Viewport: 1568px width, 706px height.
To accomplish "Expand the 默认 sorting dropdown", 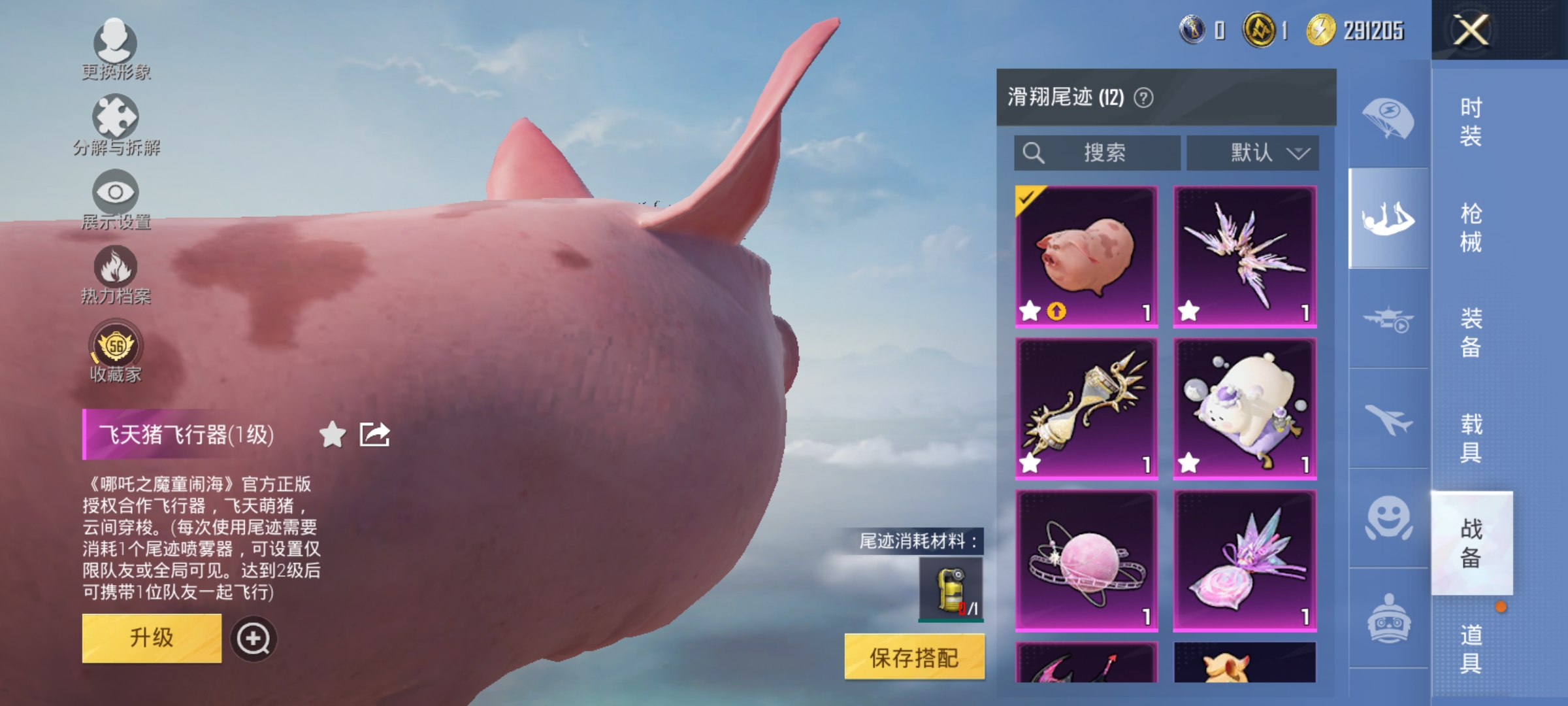I will [1251, 152].
